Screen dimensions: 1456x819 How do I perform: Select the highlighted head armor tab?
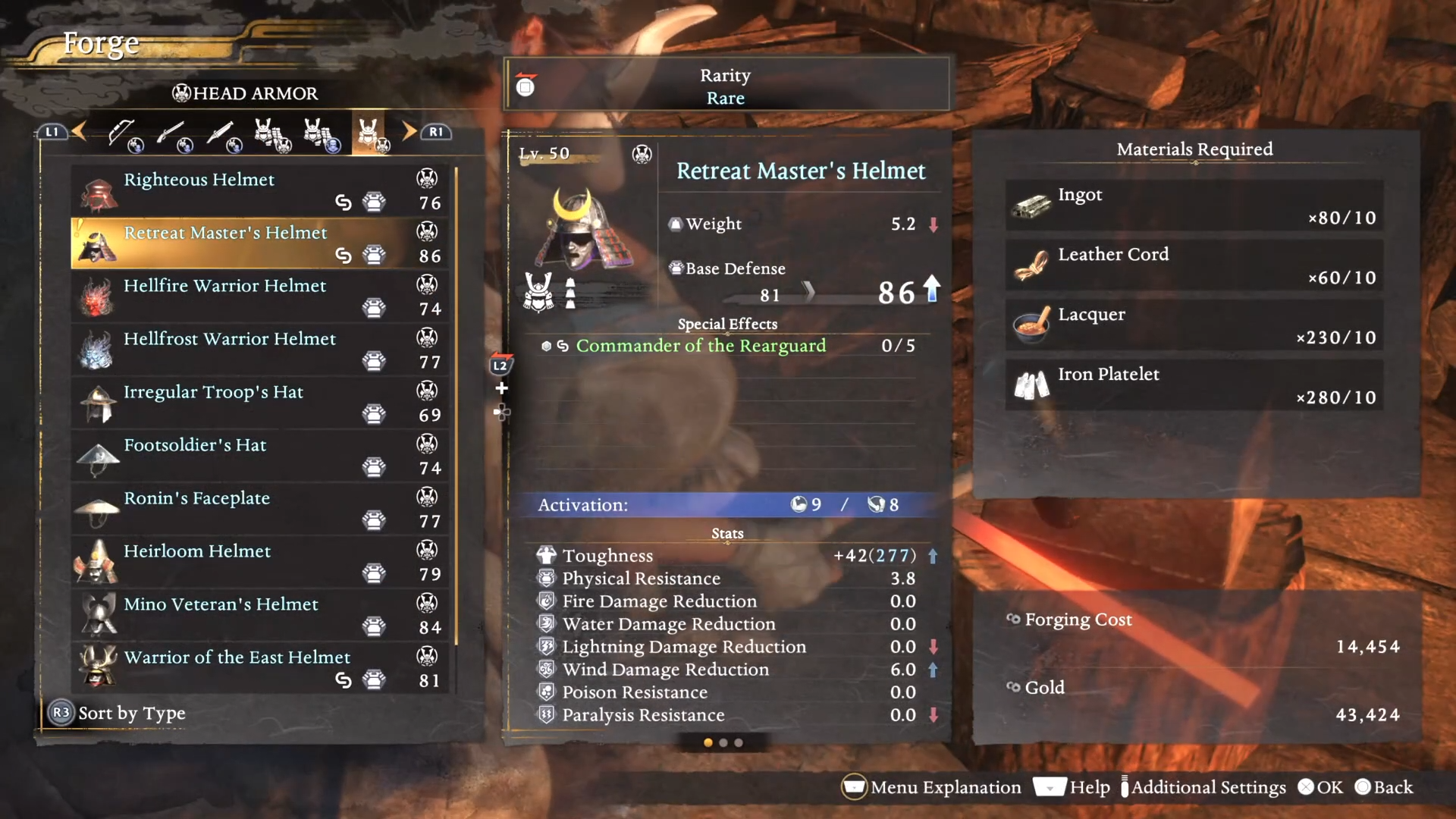point(369,134)
